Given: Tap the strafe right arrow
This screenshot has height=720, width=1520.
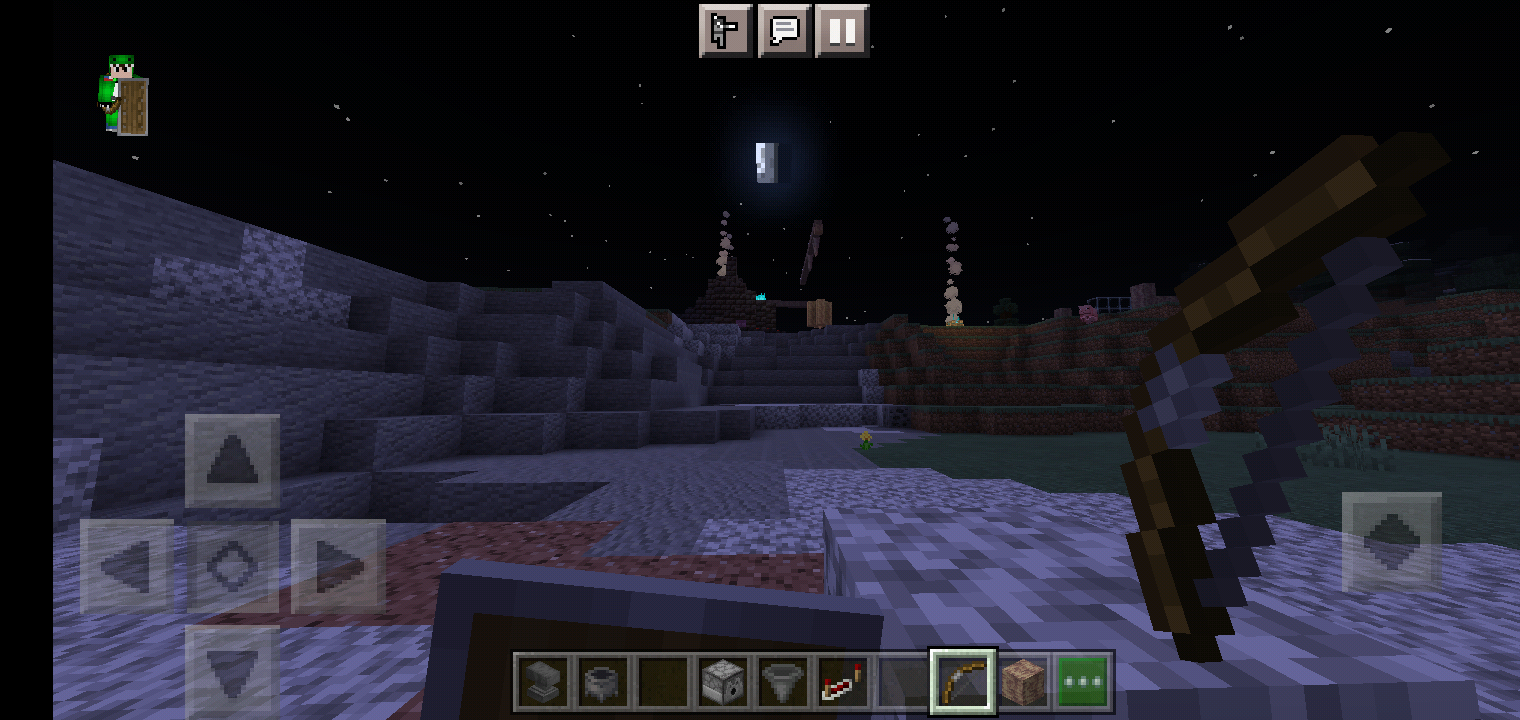Looking at the screenshot, I should point(338,566).
